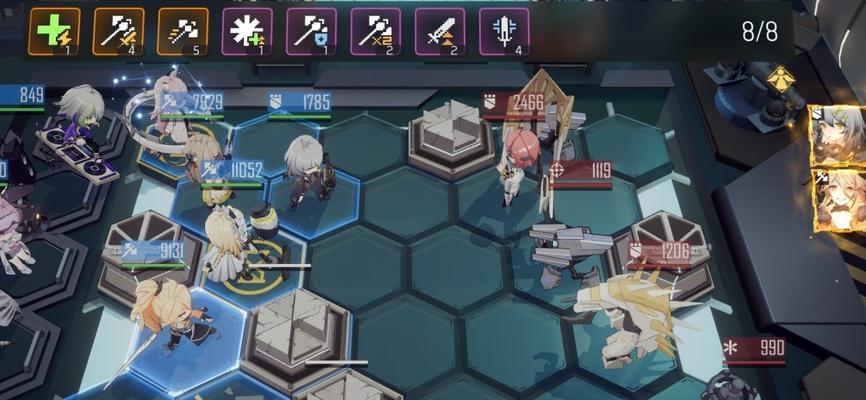Activate the purple axe x2 buff icon
This screenshot has height=400, width=866.
point(375,31)
